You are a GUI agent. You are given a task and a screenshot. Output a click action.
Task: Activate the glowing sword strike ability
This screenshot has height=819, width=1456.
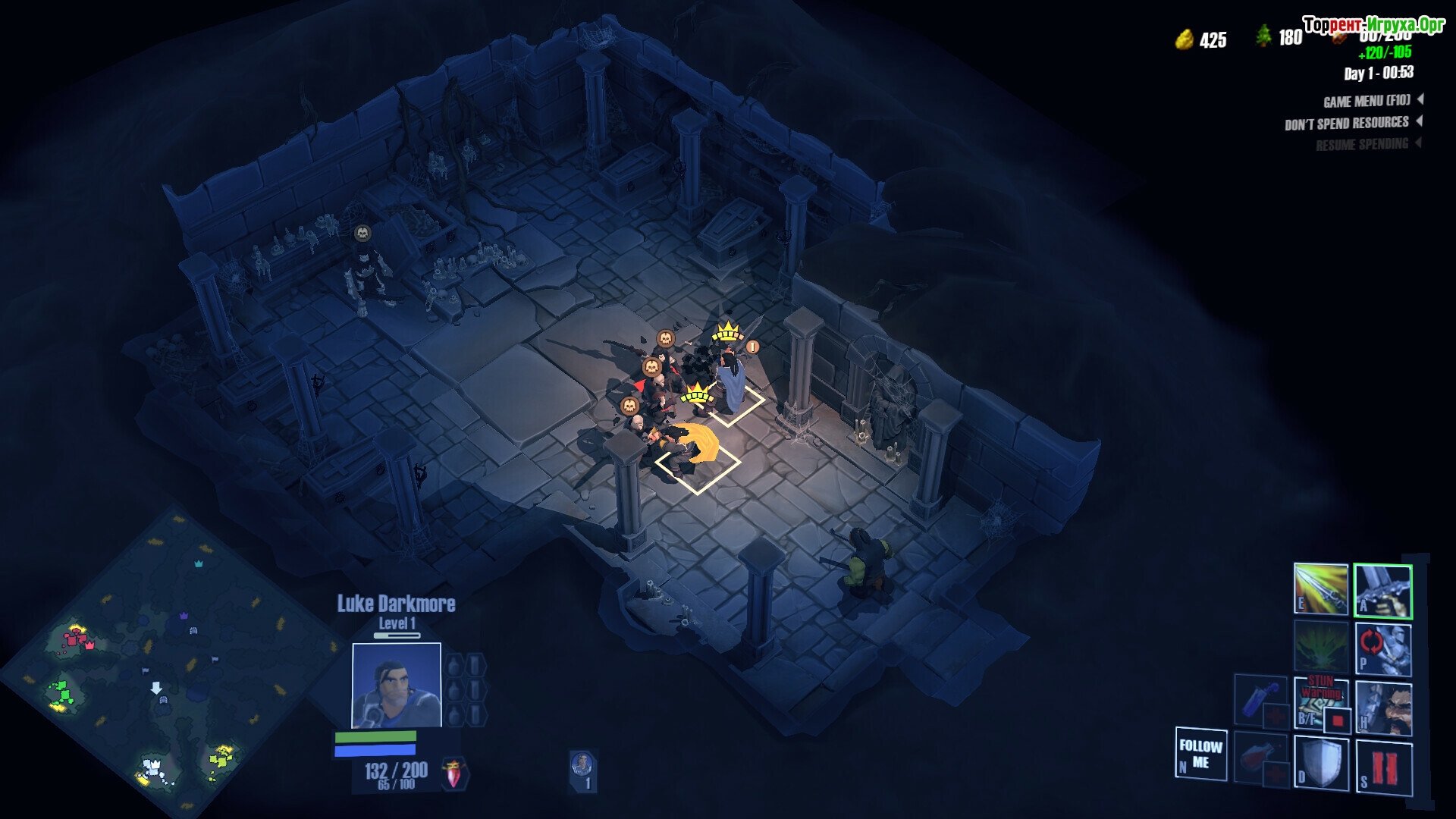1320,588
